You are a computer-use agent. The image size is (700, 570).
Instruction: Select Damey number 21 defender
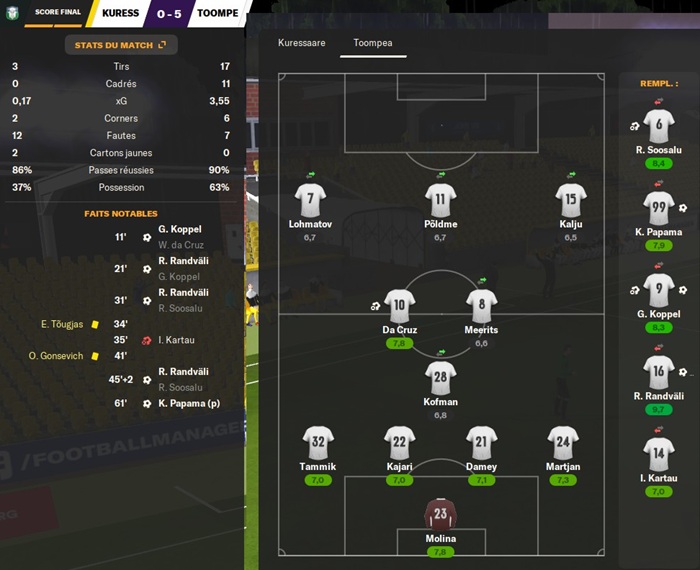481,443
